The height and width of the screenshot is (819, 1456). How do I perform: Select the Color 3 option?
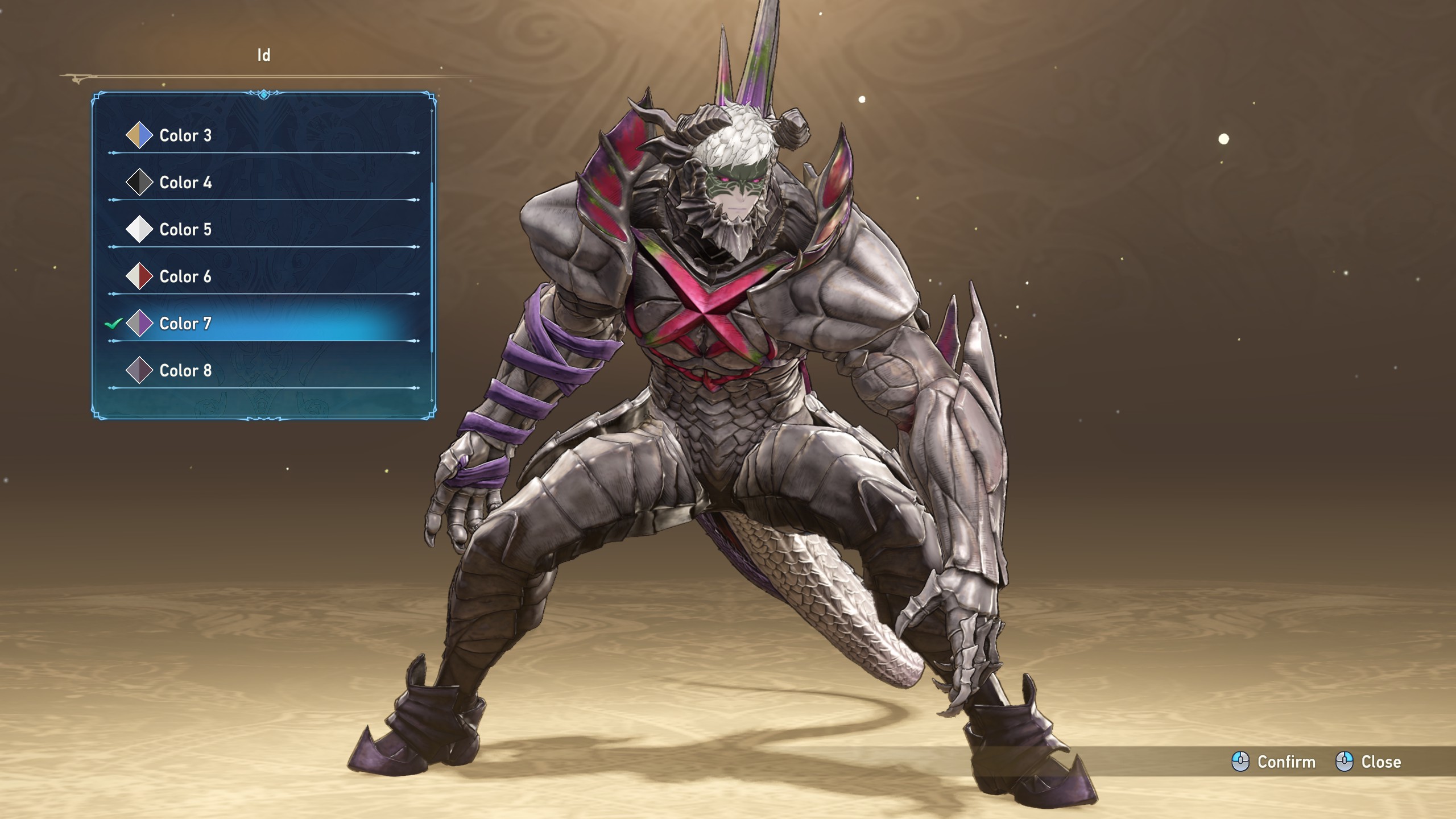pos(185,135)
